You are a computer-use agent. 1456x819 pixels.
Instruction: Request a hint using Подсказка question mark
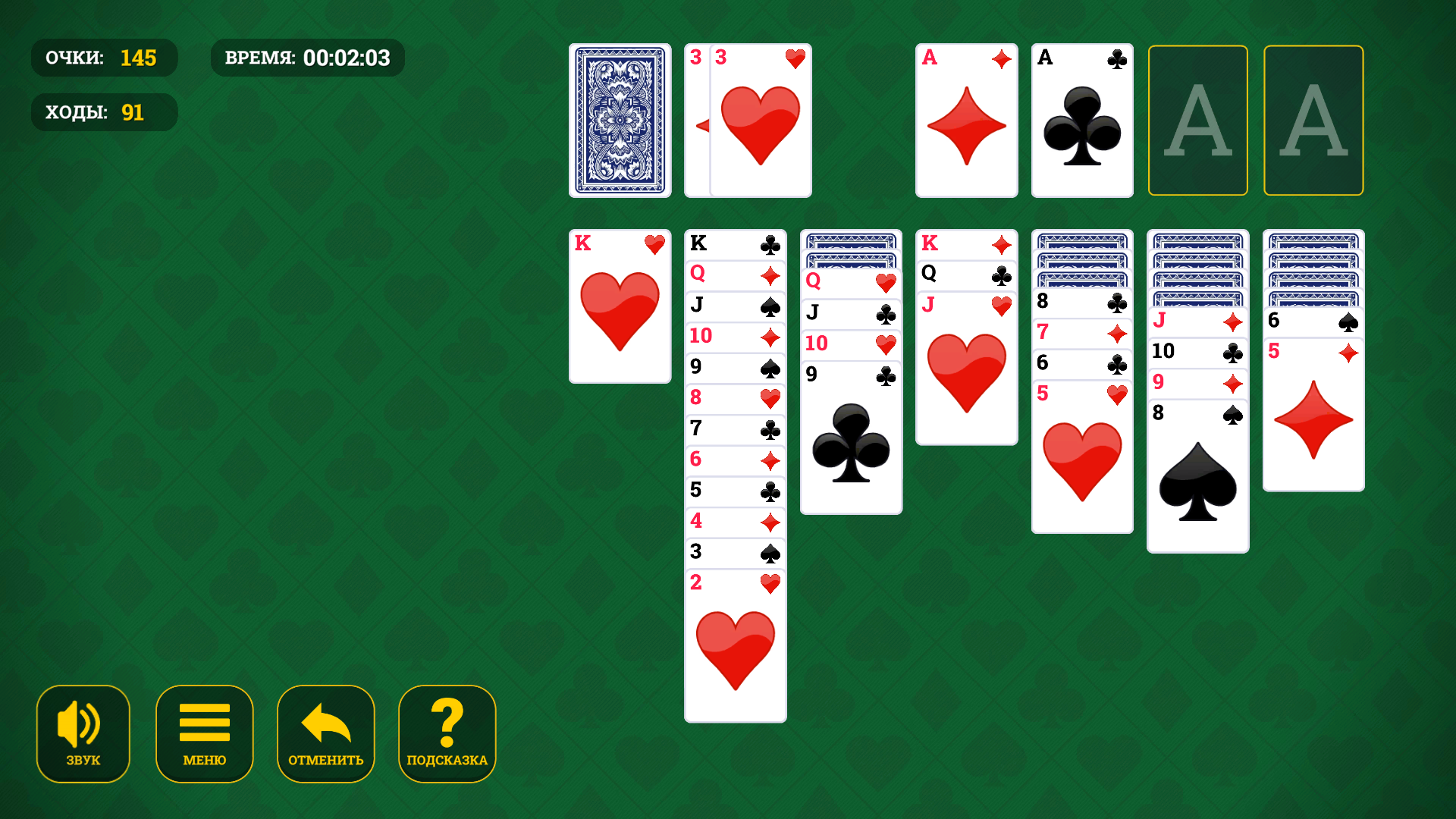tap(447, 733)
